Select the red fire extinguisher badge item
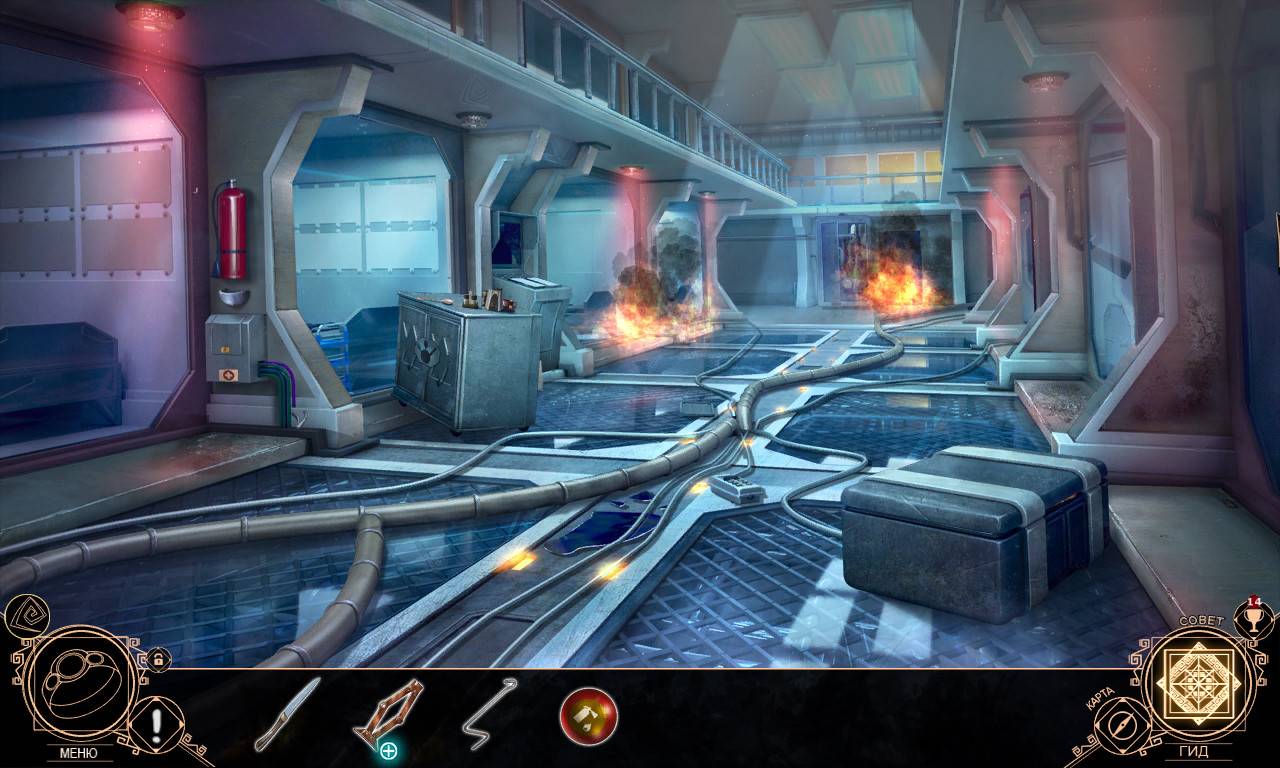 coord(588,716)
